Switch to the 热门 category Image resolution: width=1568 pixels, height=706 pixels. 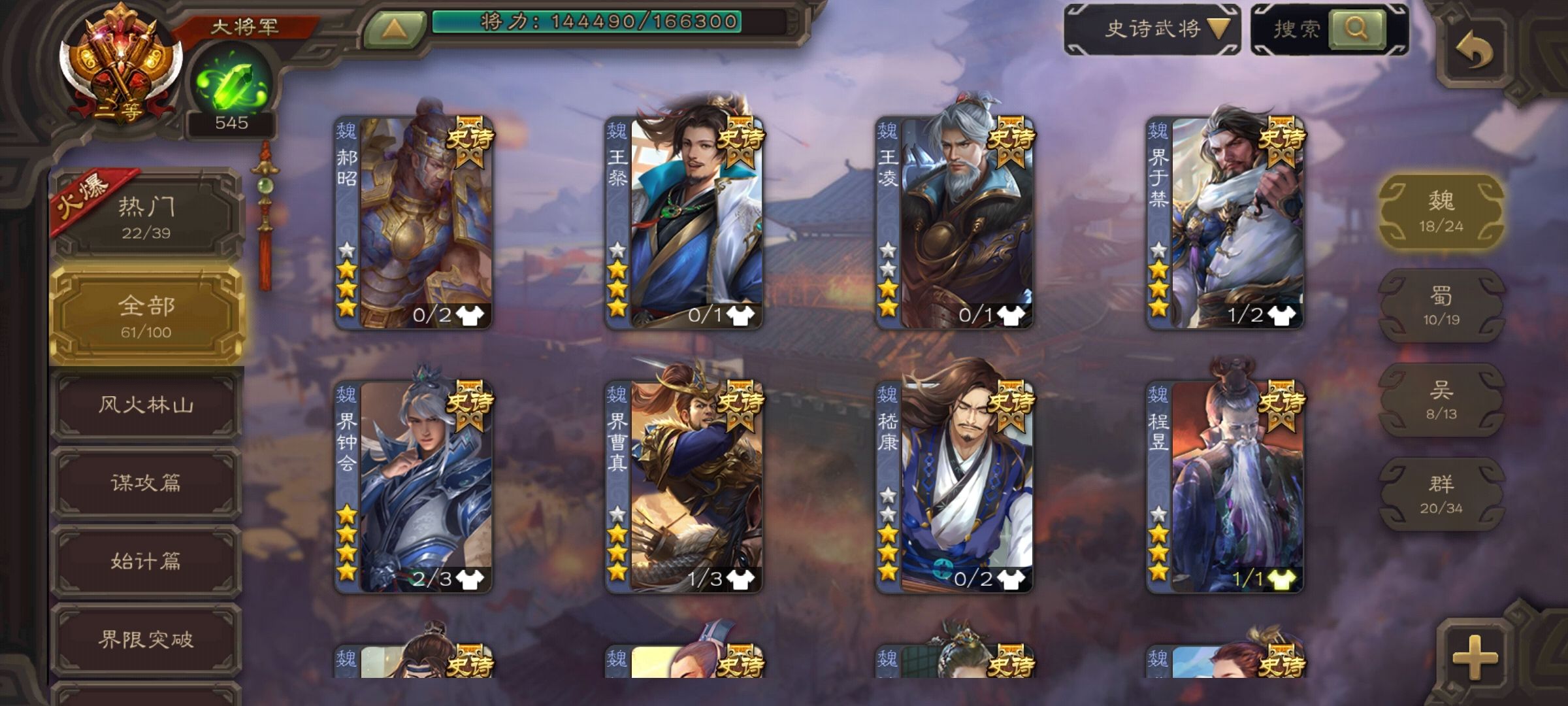point(146,216)
